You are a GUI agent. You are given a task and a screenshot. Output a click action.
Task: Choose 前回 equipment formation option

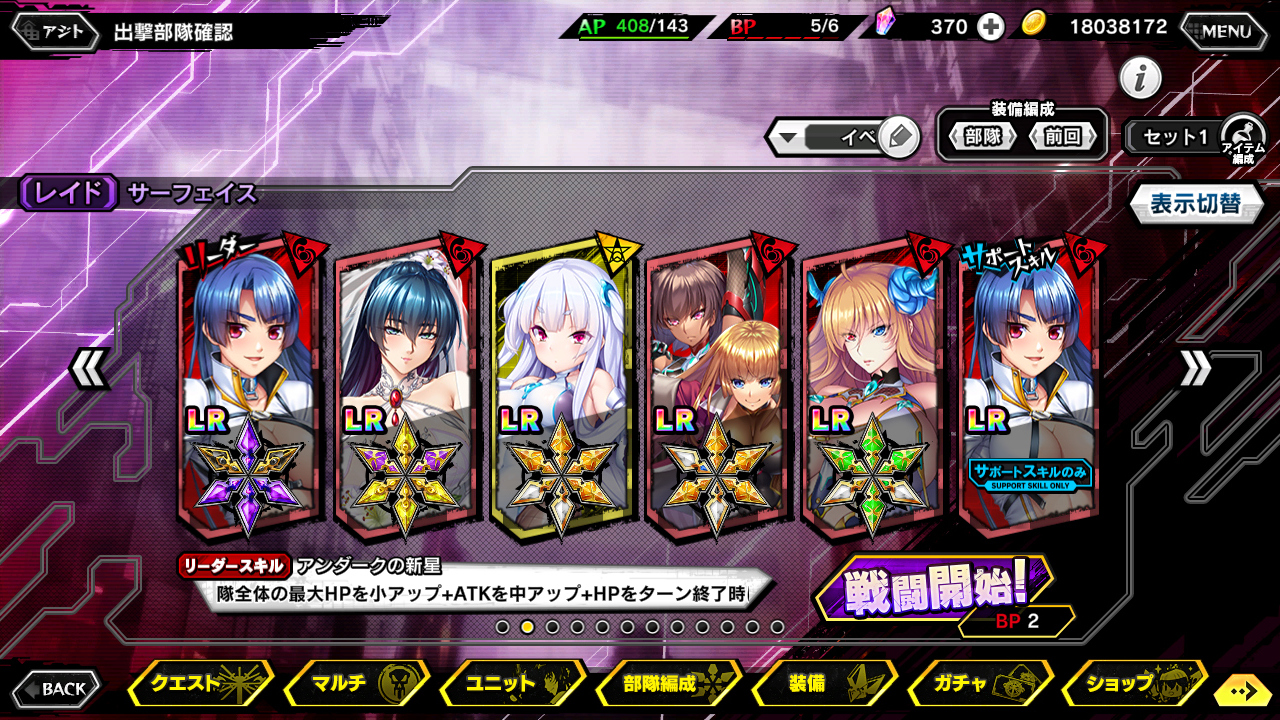[1062, 137]
